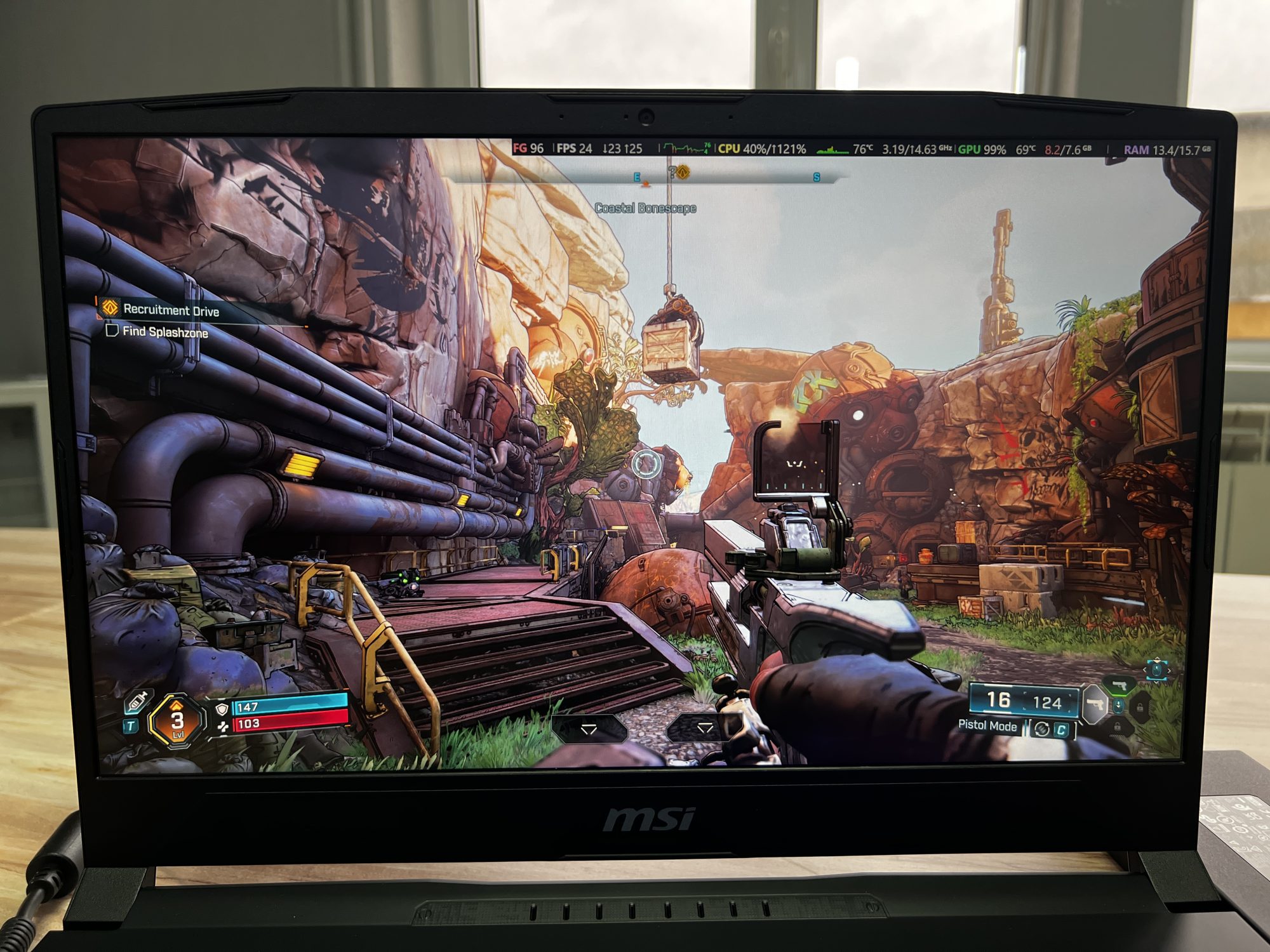Use the syringe repkit icon

click(138, 702)
